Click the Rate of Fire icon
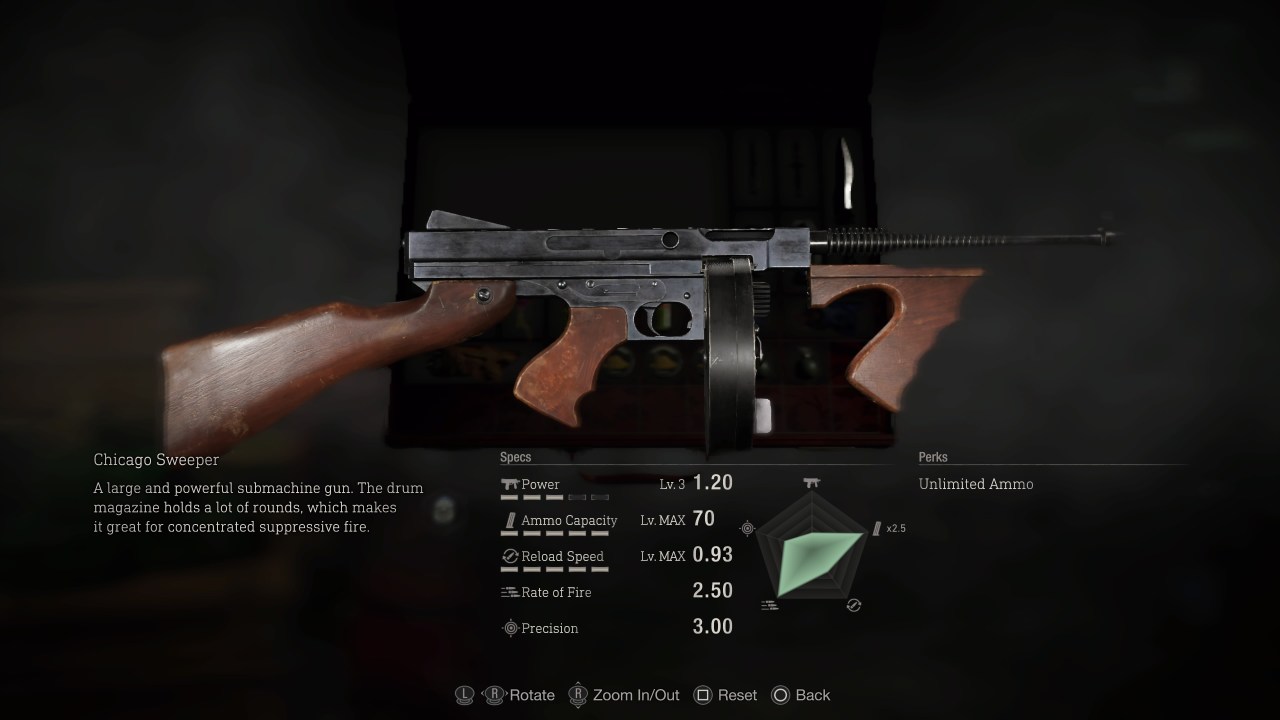The width and height of the screenshot is (1280, 720). click(x=508, y=591)
